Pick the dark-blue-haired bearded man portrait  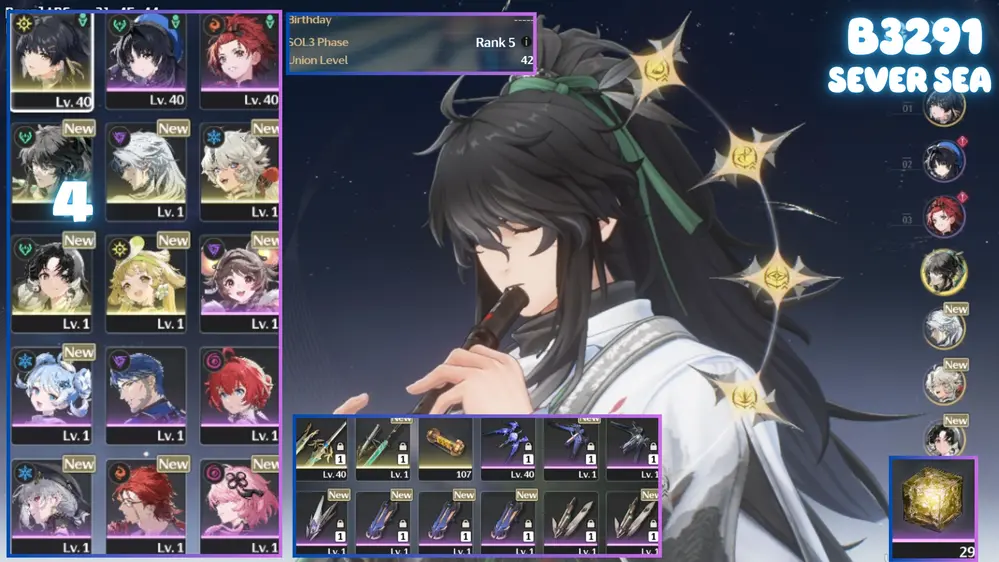pyautogui.click(x=146, y=394)
